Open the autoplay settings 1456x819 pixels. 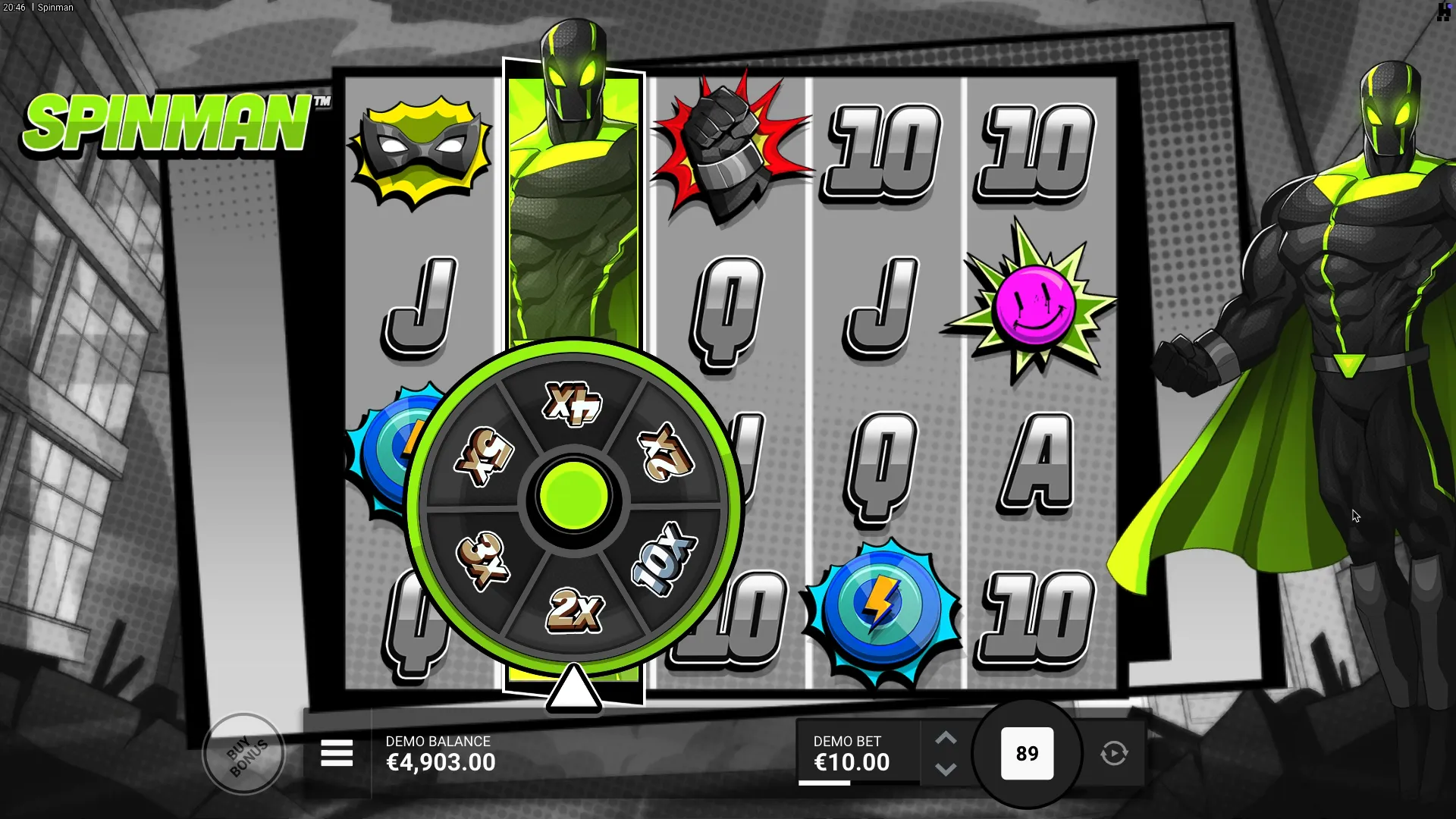click(1114, 753)
